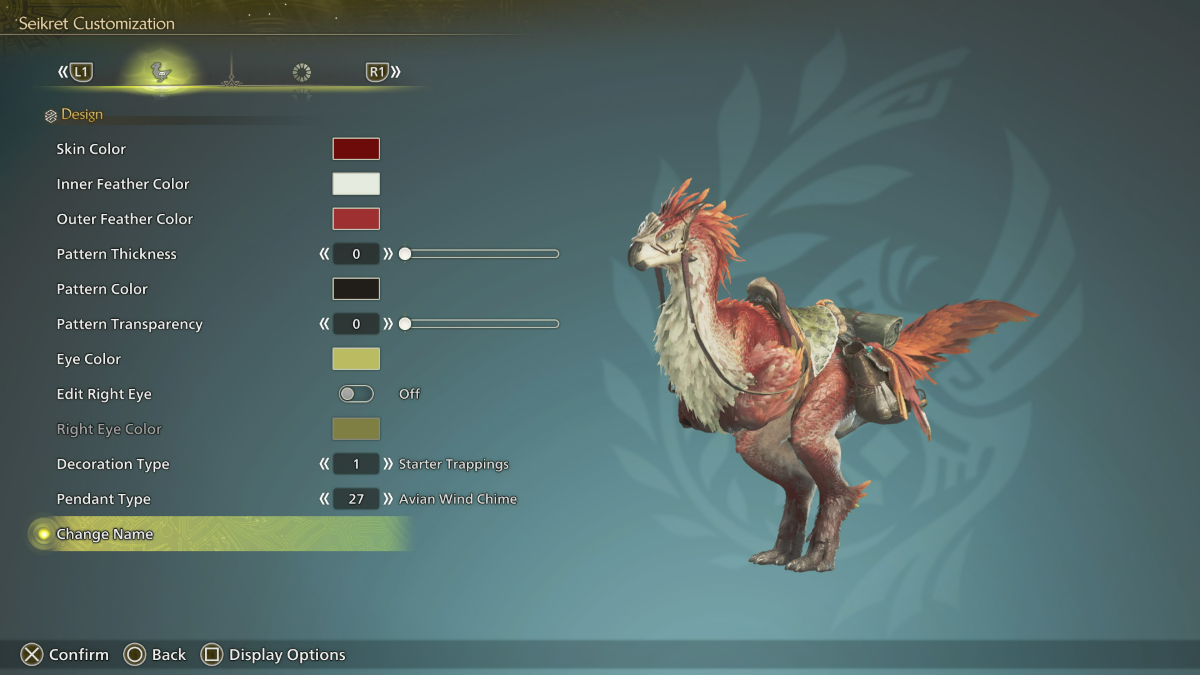Screen dimensions: 1200x675
Task: Click the Pattern Transparency slider handle
Action: click(405, 324)
